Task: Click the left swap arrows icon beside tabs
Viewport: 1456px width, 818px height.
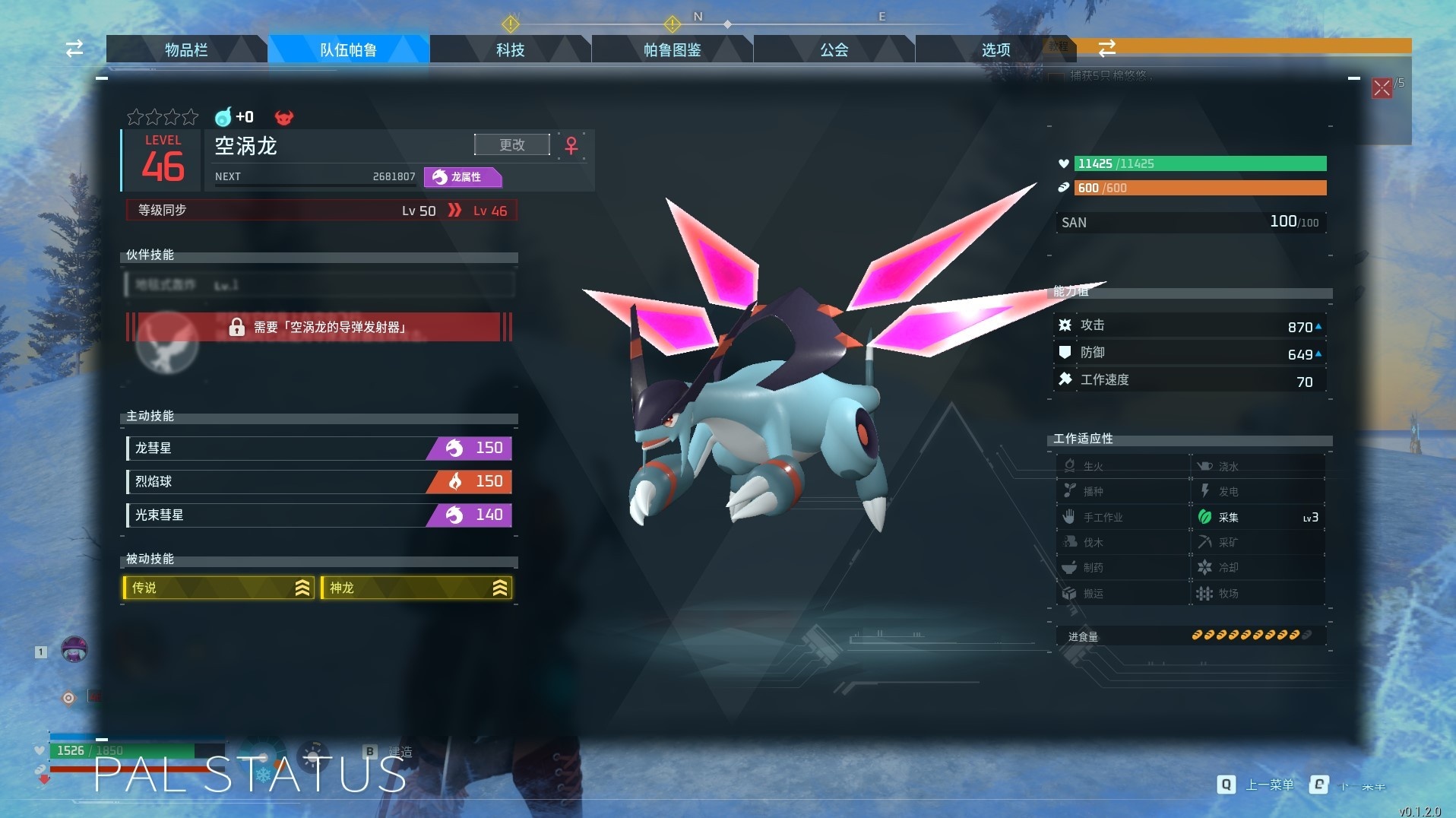Action: [x=74, y=49]
